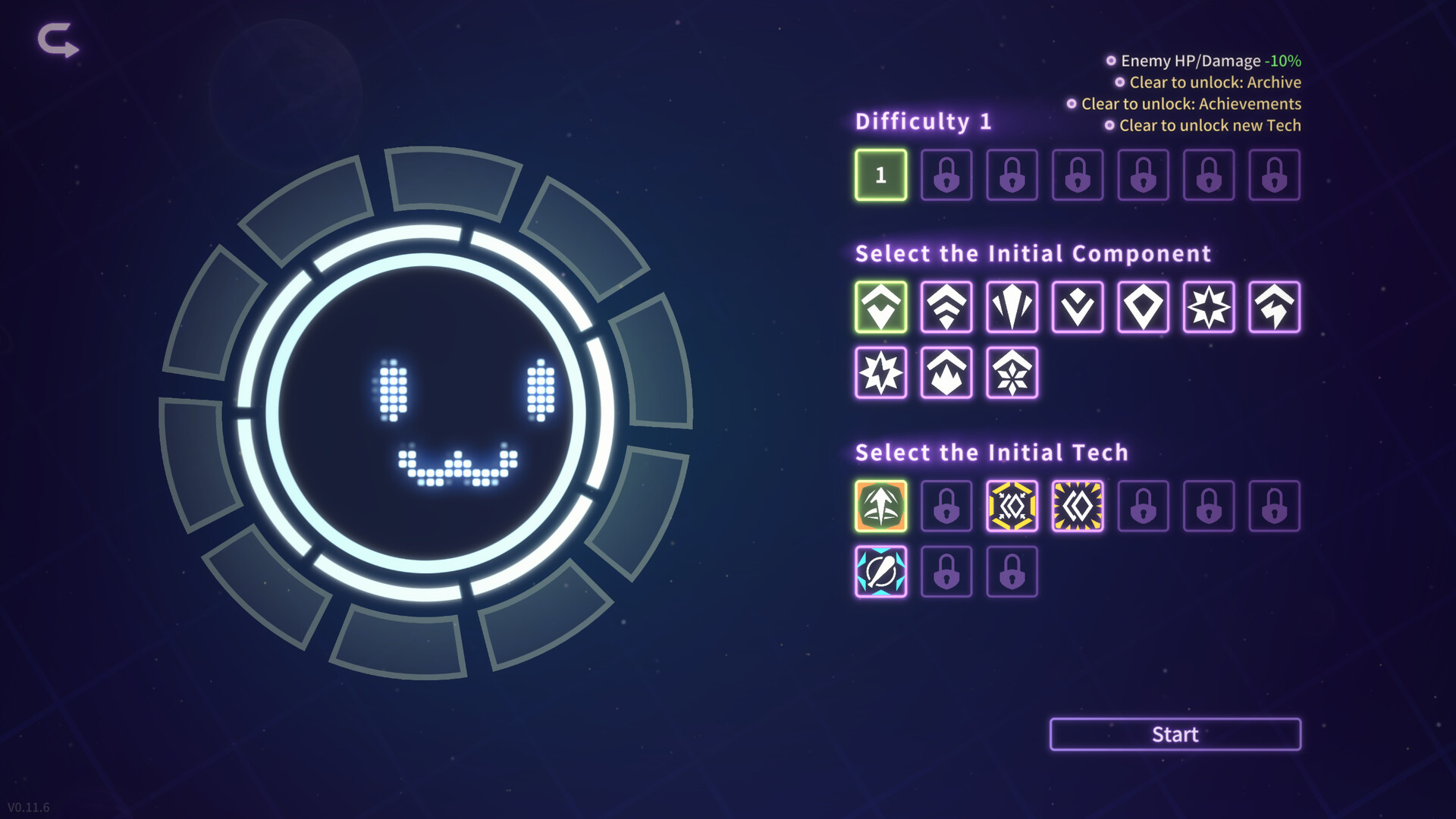Switch to Difficulty 1 tile
The image size is (1456, 819).
[880, 175]
